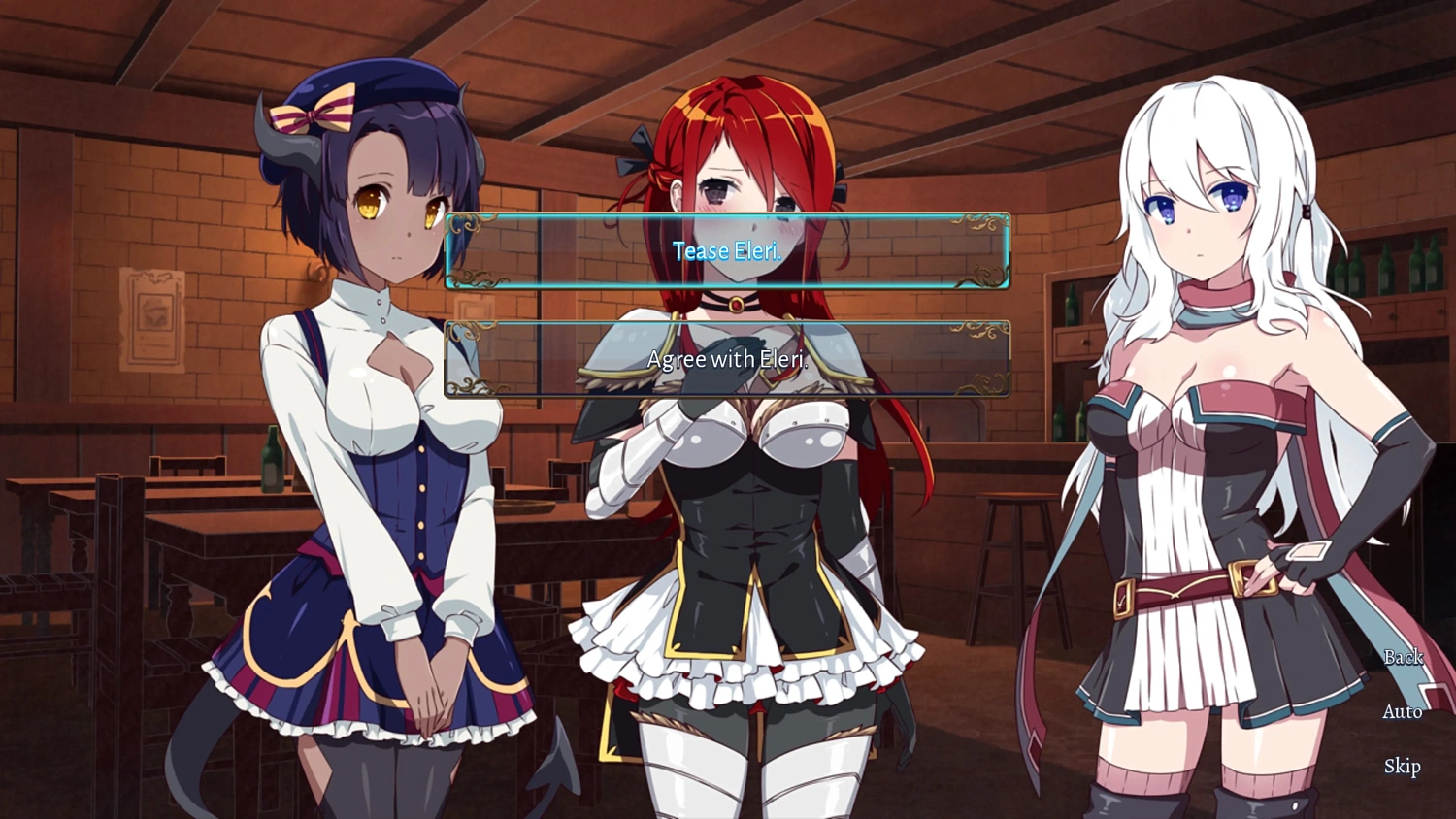The width and height of the screenshot is (1456, 819).
Task: Activate Skip to fast-forward the scene
Action: (1401, 767)
